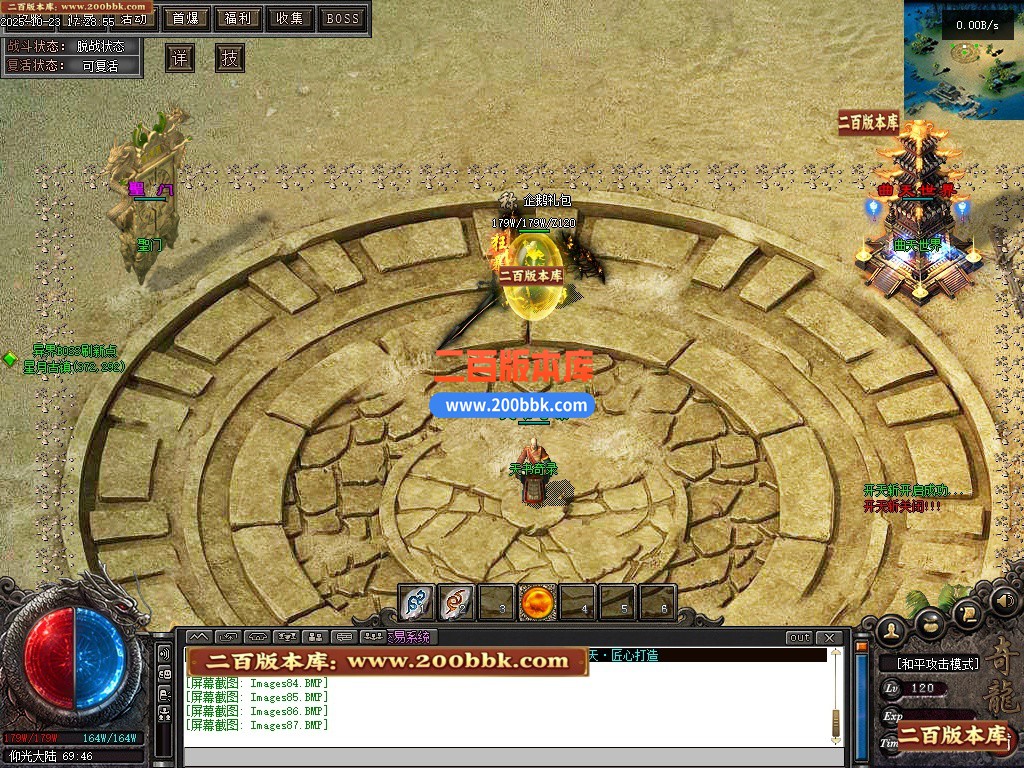Open the 收集 collection menu

290,18
